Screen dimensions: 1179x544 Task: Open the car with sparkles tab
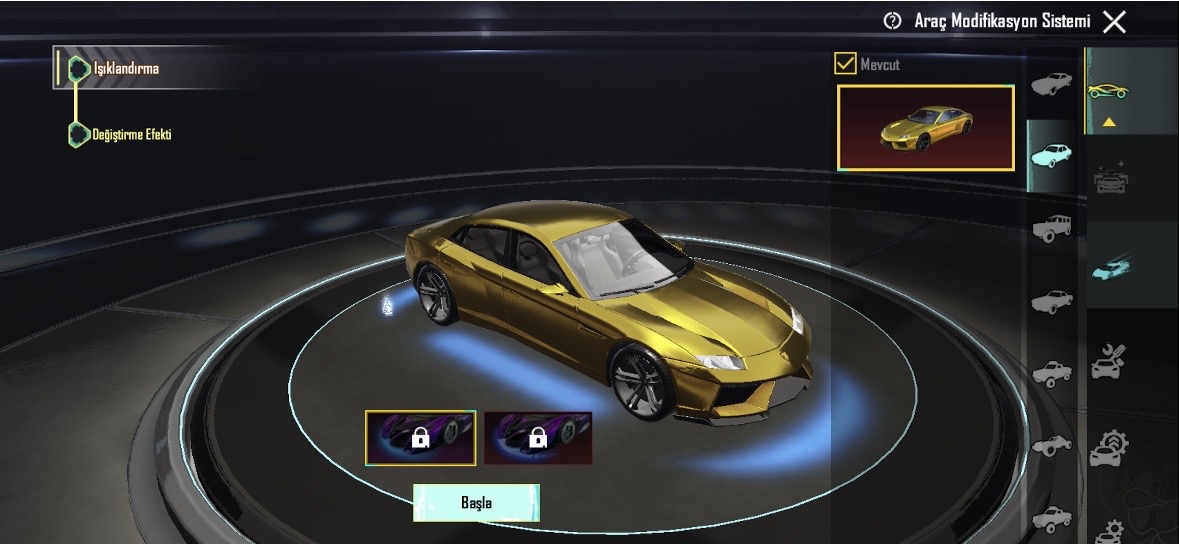[1108, 178]
